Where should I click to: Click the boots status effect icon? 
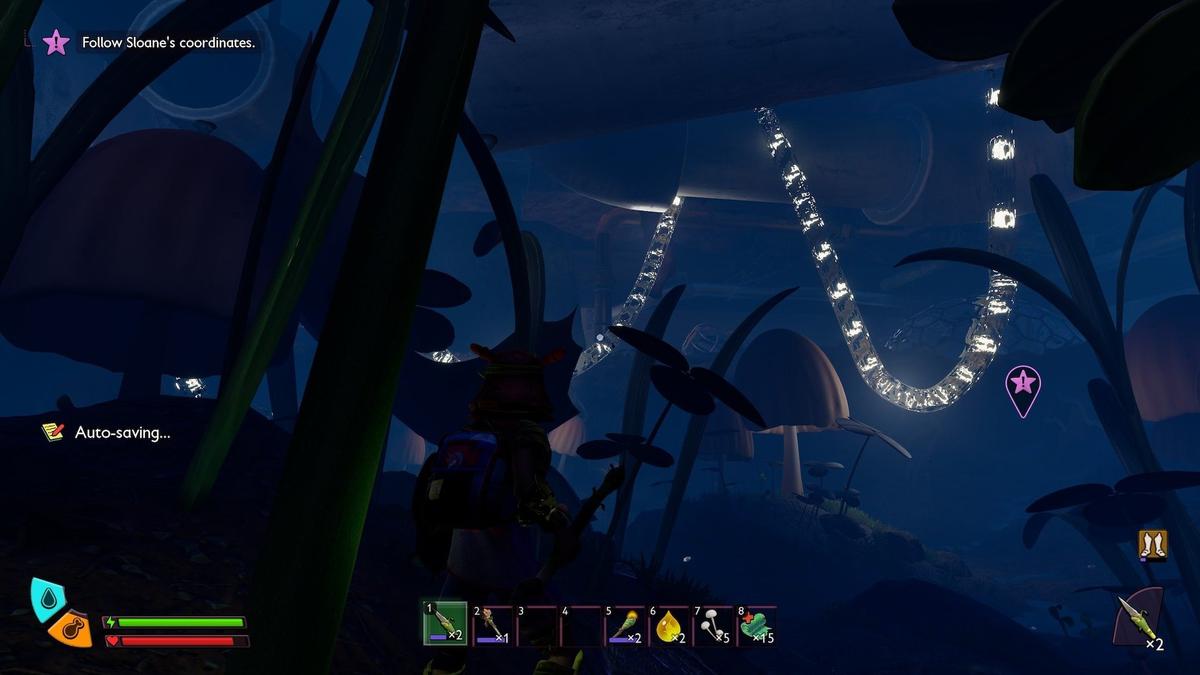(x=1153, y=545)
